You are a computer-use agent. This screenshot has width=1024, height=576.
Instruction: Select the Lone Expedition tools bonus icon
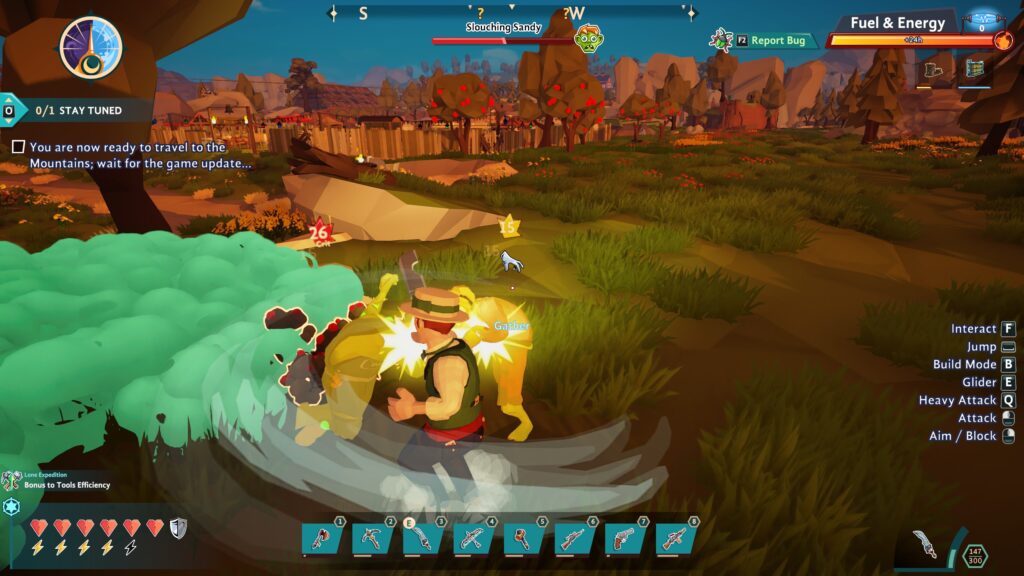pyautogui.click(x=12, y=481)
